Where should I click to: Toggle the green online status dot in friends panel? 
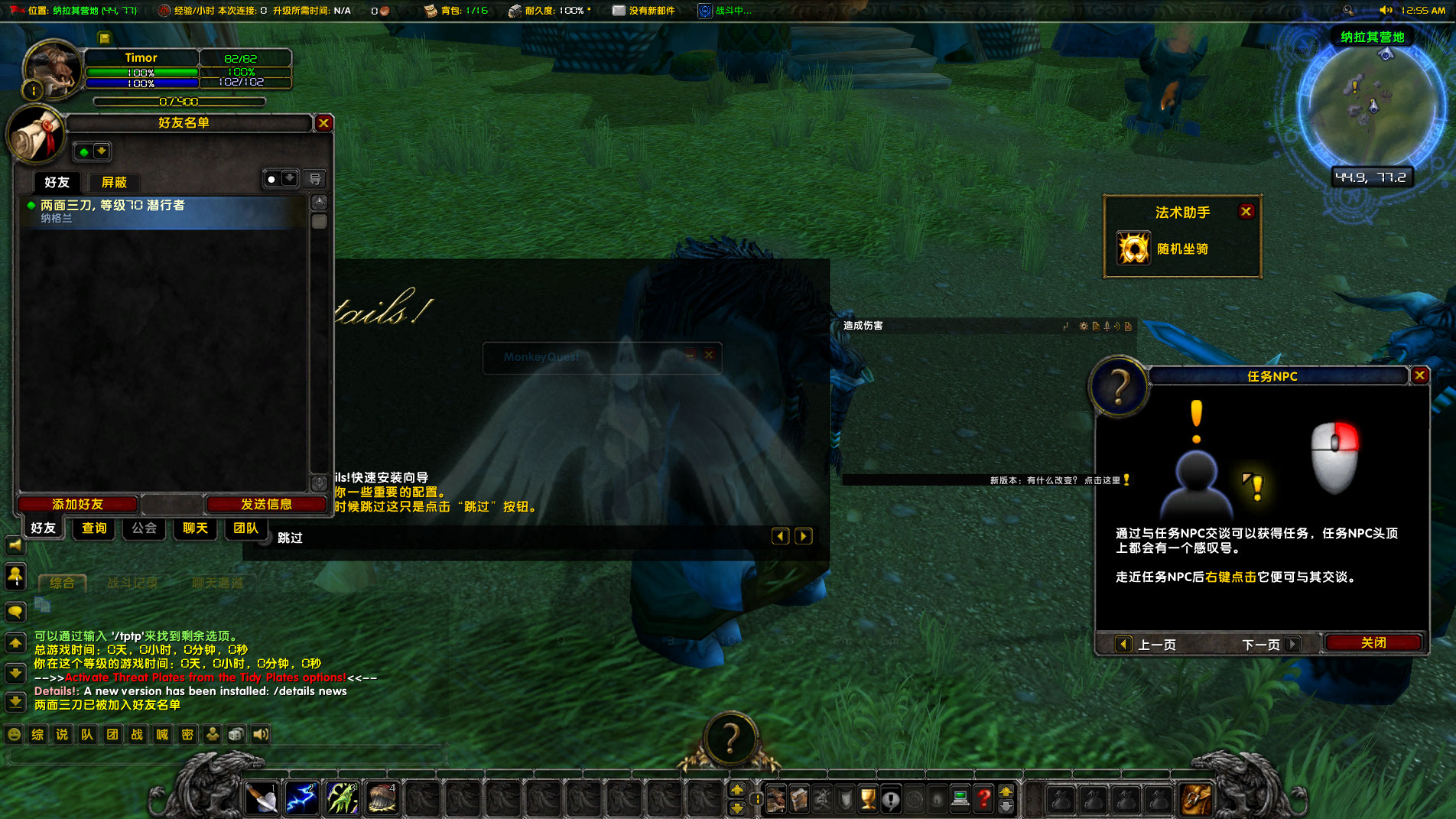tap(82, 151)
